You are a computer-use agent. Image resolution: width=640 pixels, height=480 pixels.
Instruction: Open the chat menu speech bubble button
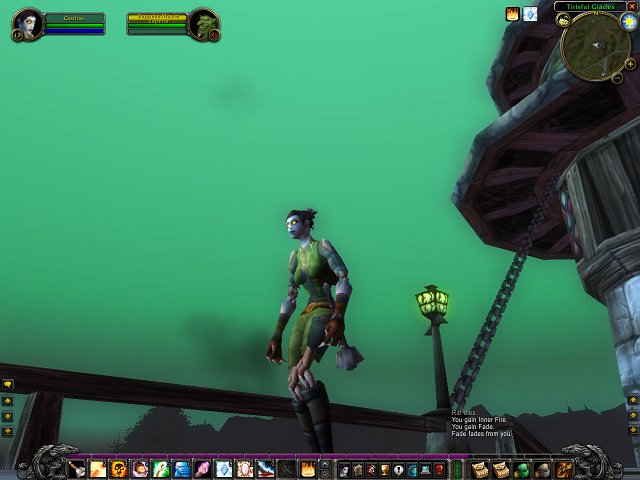pyautogui.click(x=7, y=384)
